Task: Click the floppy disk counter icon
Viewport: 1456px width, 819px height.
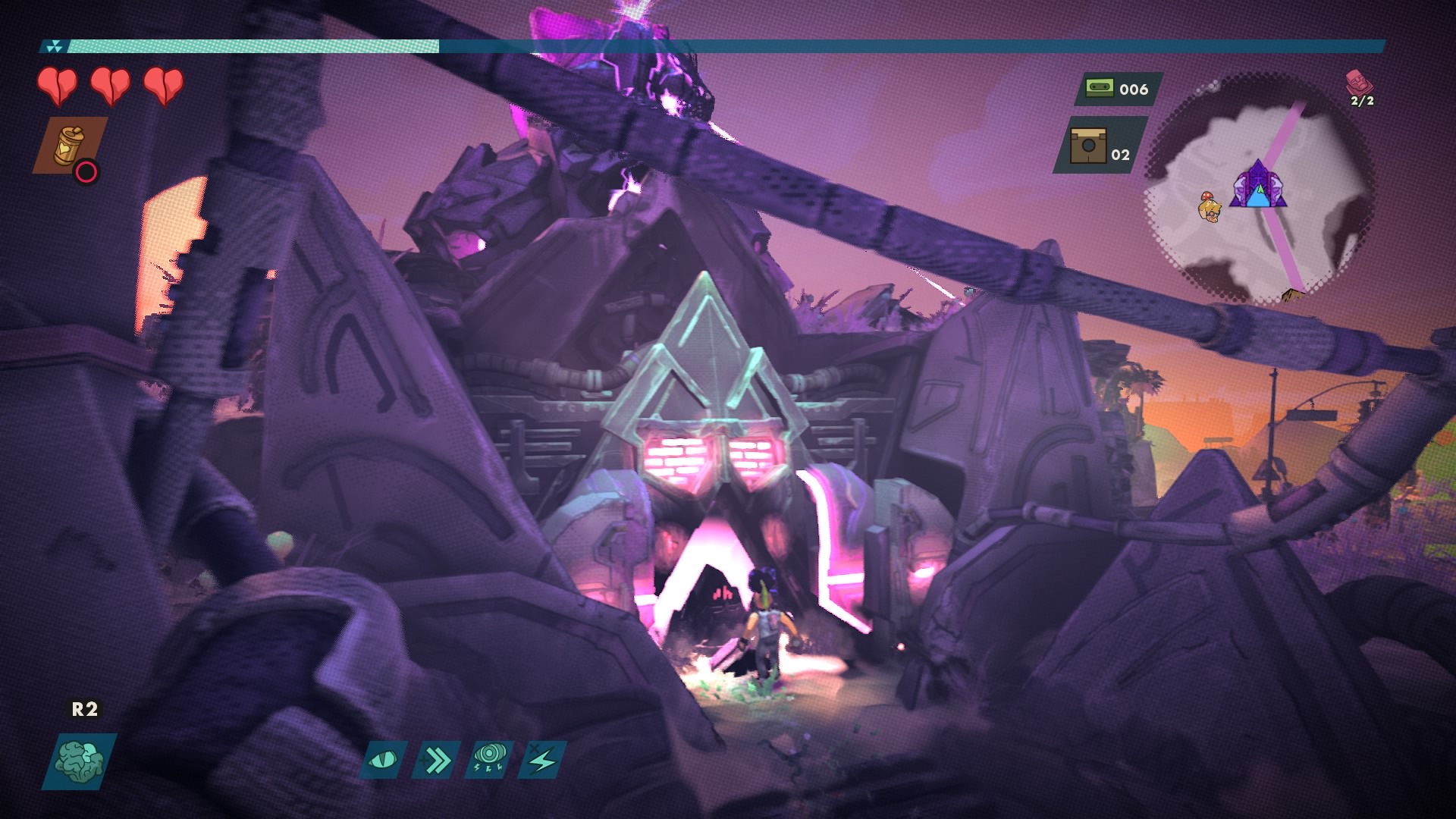Action: [x=1087, y=145]
